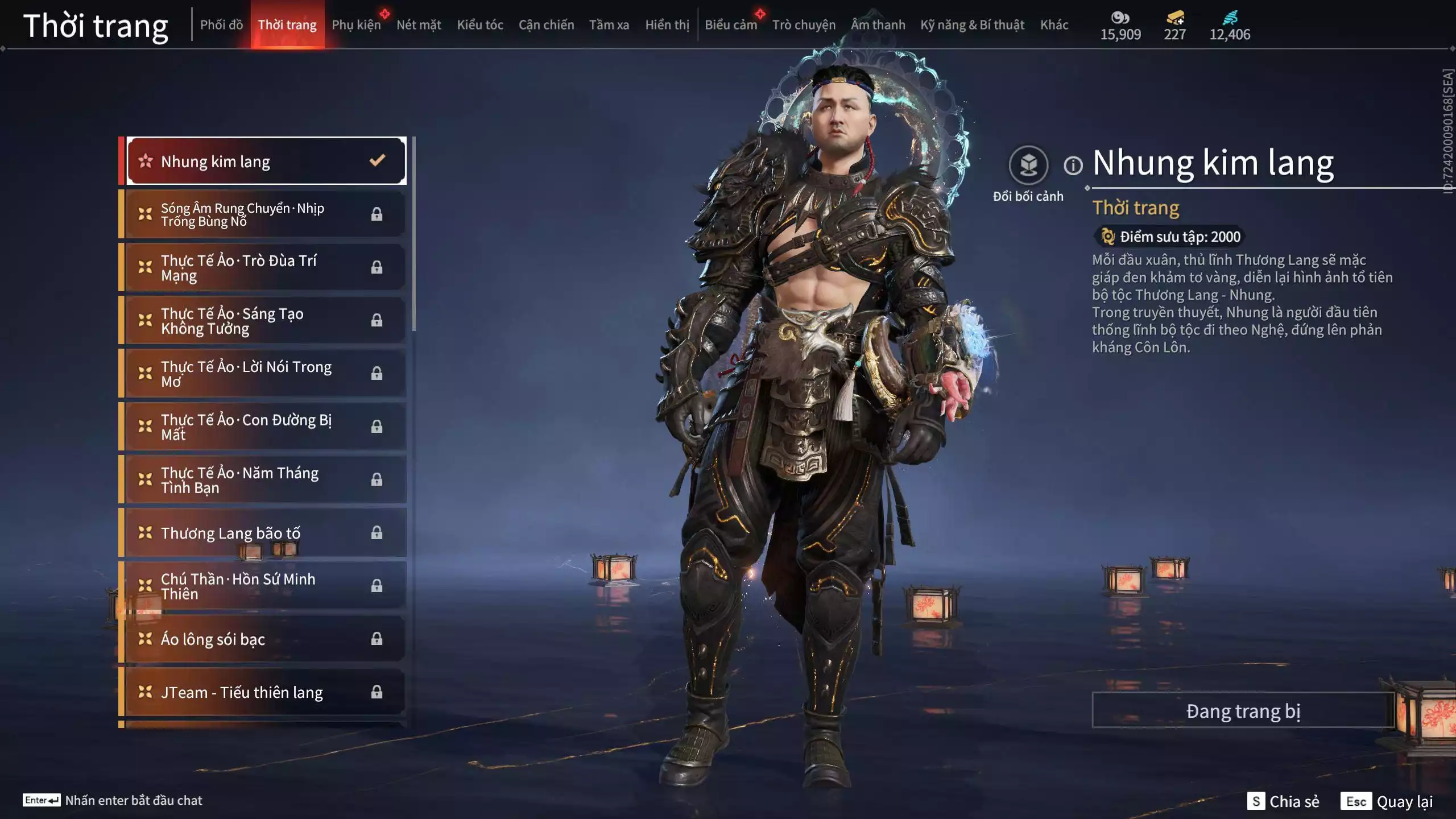Select the Áo lông sói bạc outfit
Image resolution: width=1456 pixels, height=819 pixels.
click(265, 639)
